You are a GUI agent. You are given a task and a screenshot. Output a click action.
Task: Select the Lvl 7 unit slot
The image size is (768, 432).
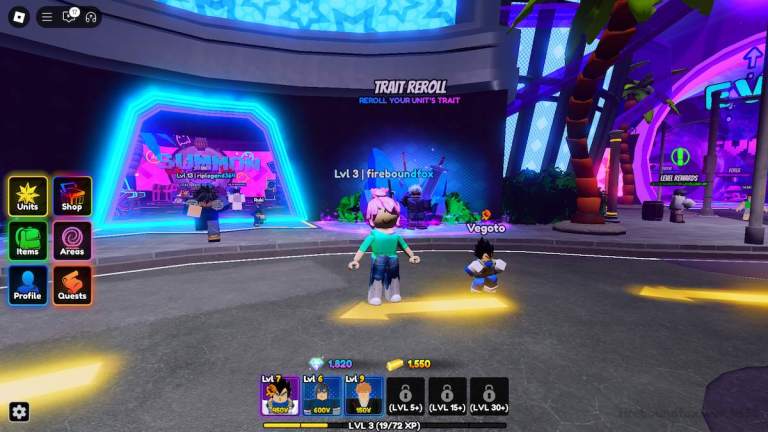tap(280, 396)
